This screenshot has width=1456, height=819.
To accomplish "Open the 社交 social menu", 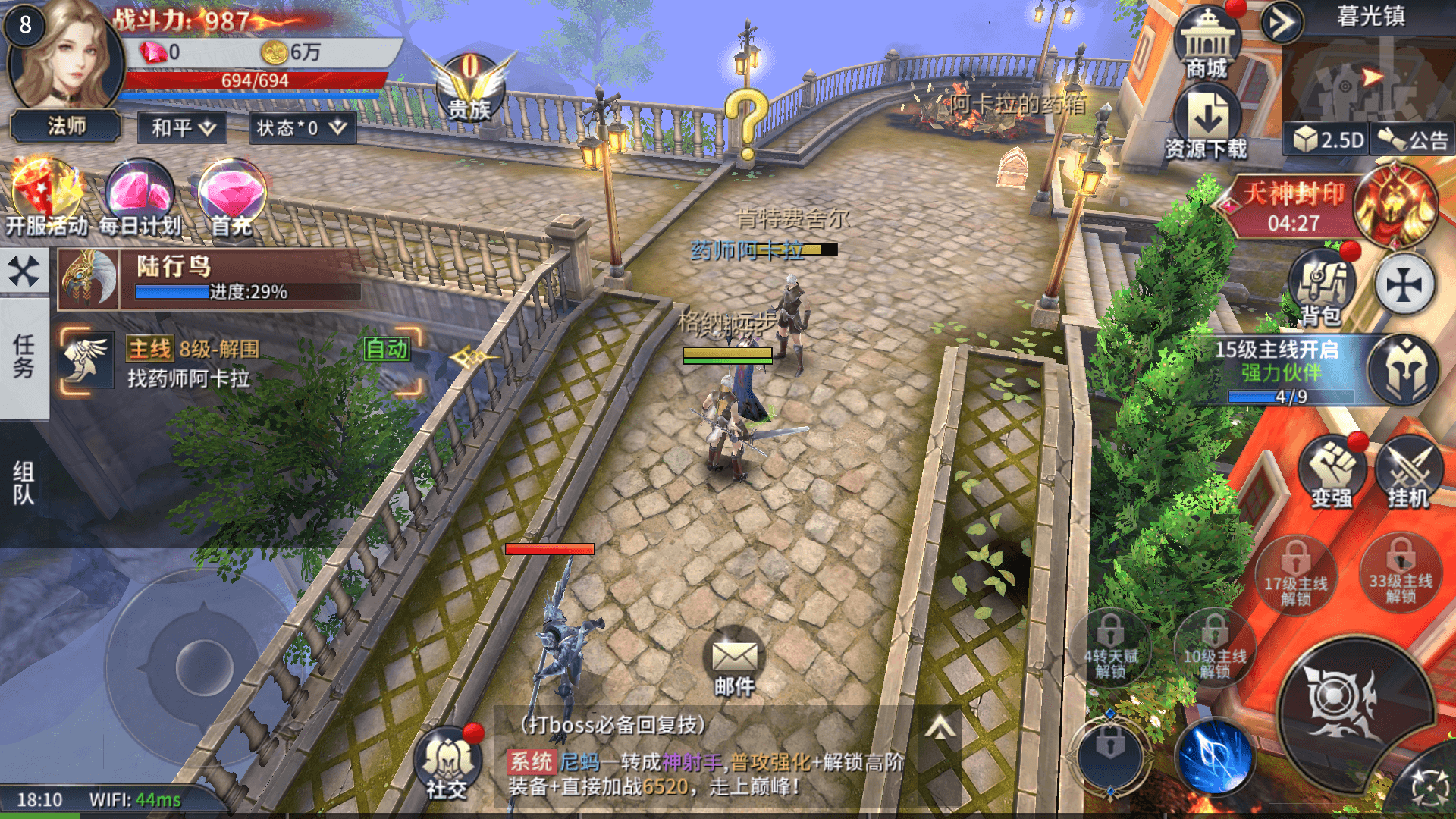I will (x=447, y=763).
